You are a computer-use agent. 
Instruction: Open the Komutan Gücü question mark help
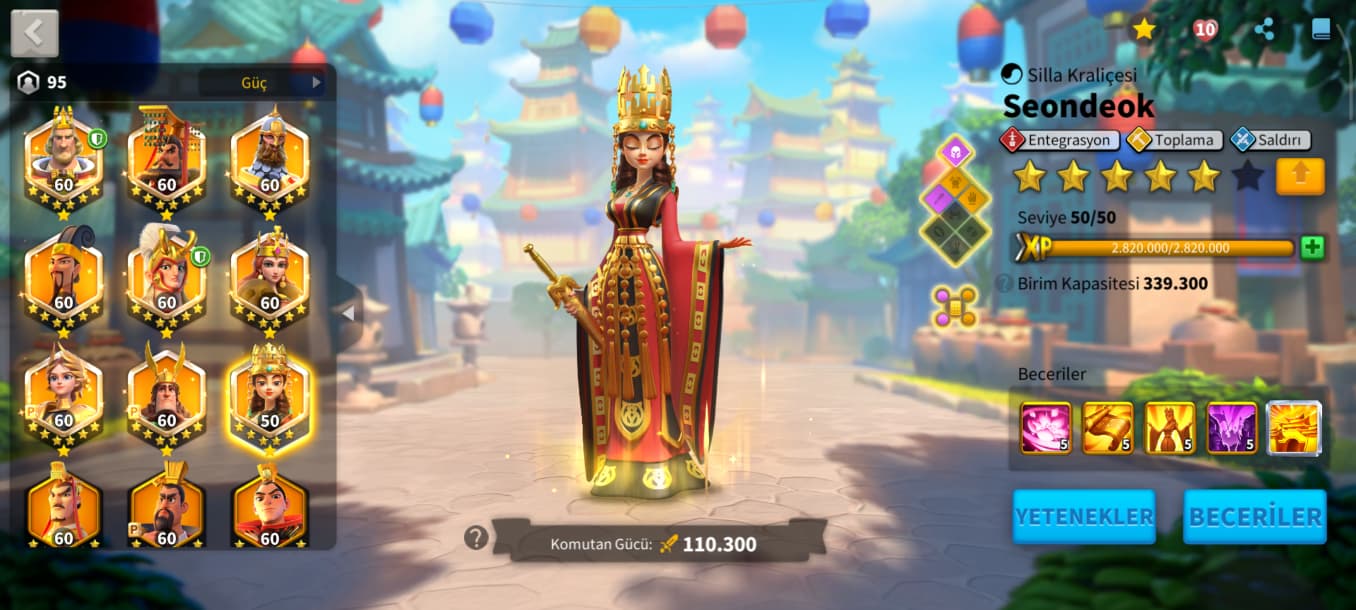pos(475,538)
